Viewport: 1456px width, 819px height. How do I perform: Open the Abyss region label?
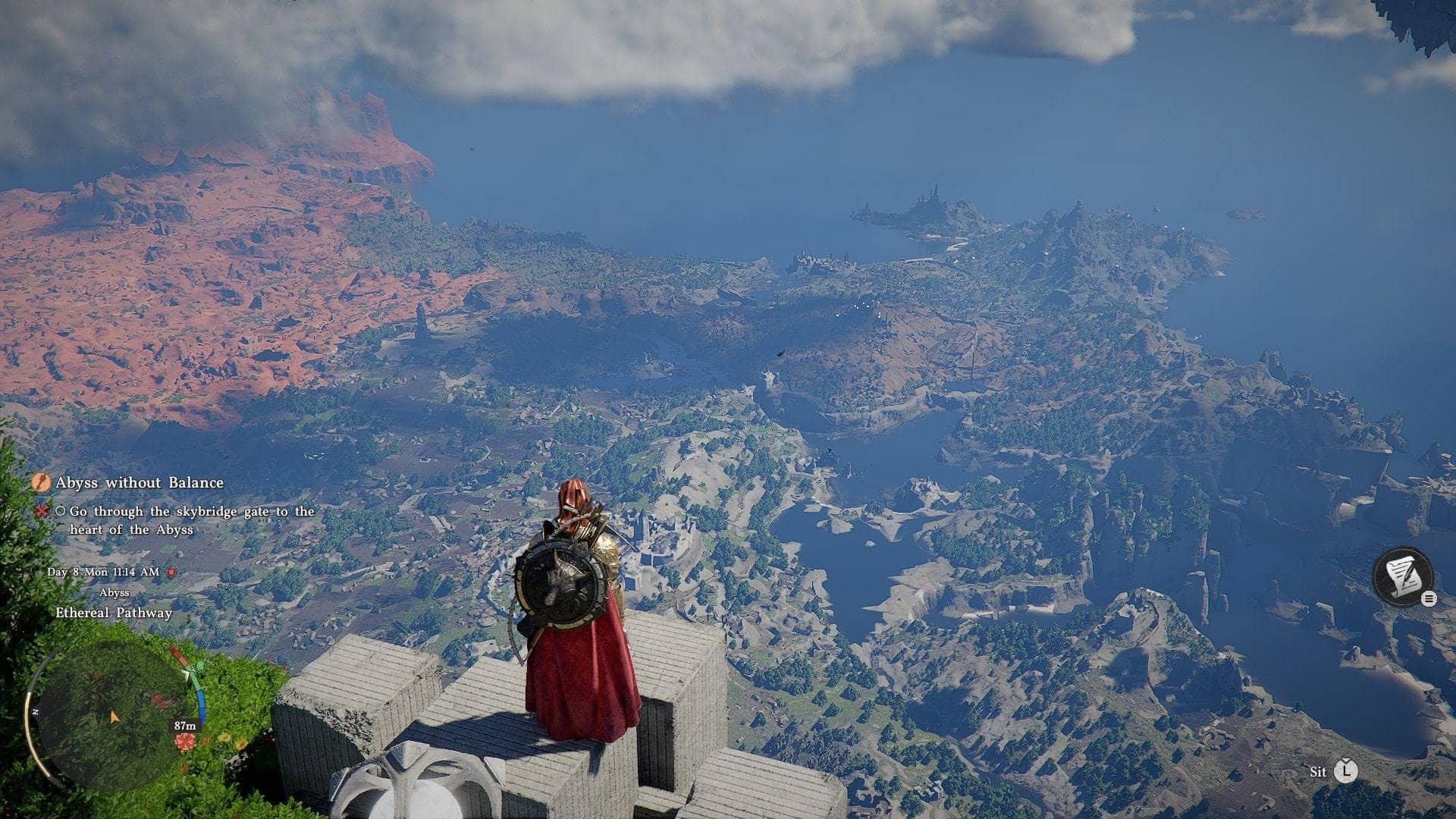pos(115,592)
